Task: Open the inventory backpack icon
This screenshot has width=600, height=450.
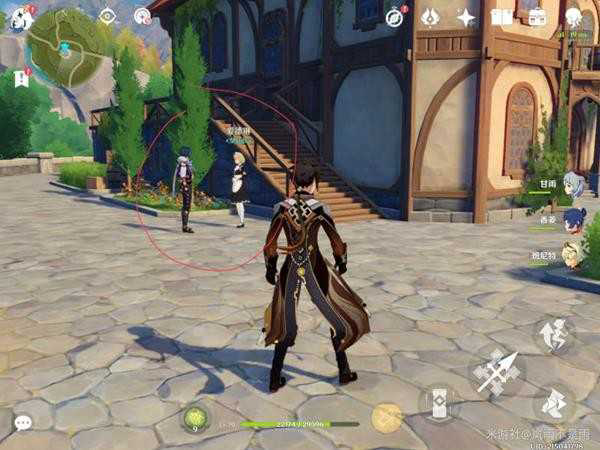Action: point(537,17)
